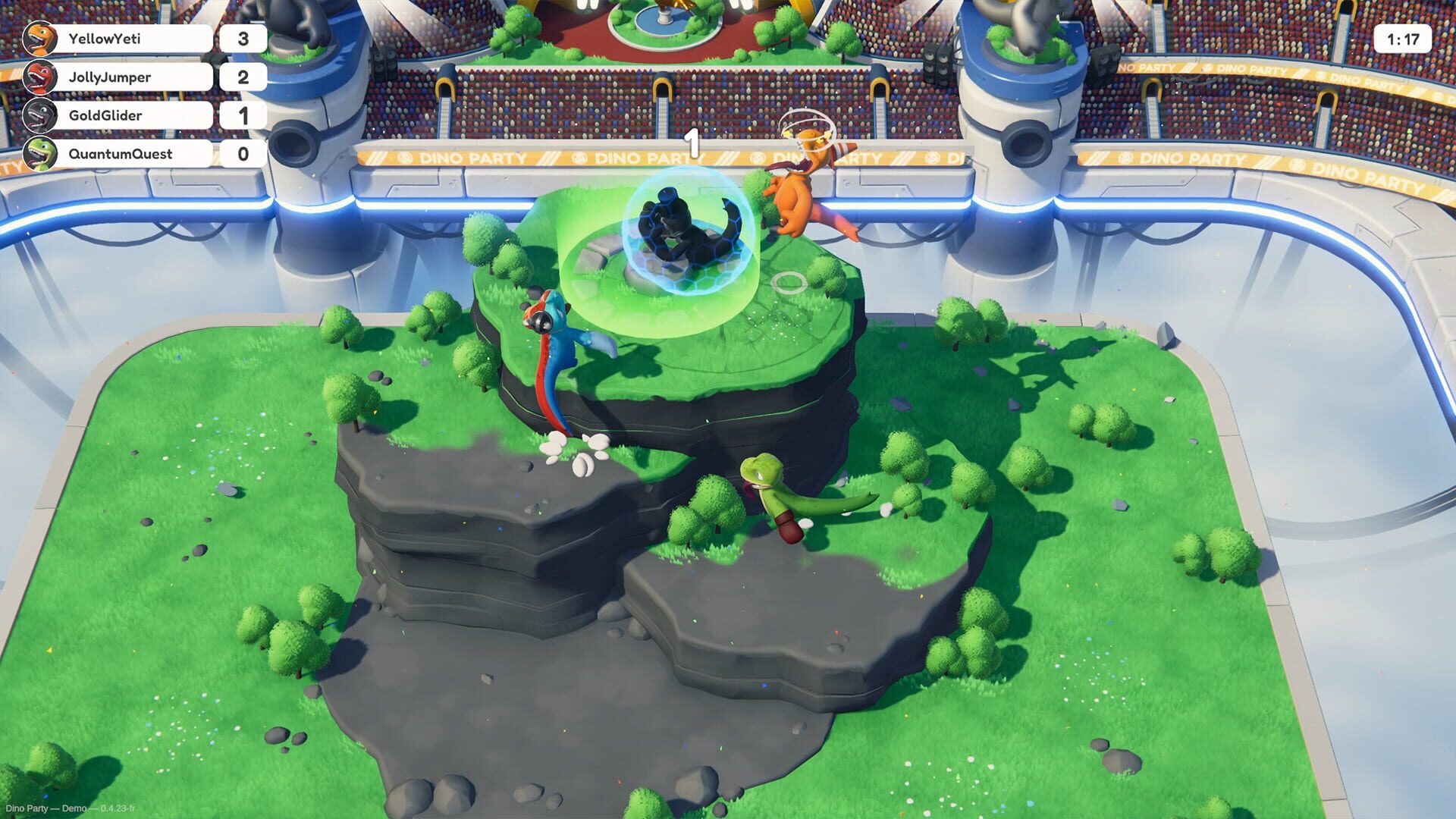Click the white ring marker on the hilltop
The height and width of the screenshot is (819, 1456).
(789, 284)
